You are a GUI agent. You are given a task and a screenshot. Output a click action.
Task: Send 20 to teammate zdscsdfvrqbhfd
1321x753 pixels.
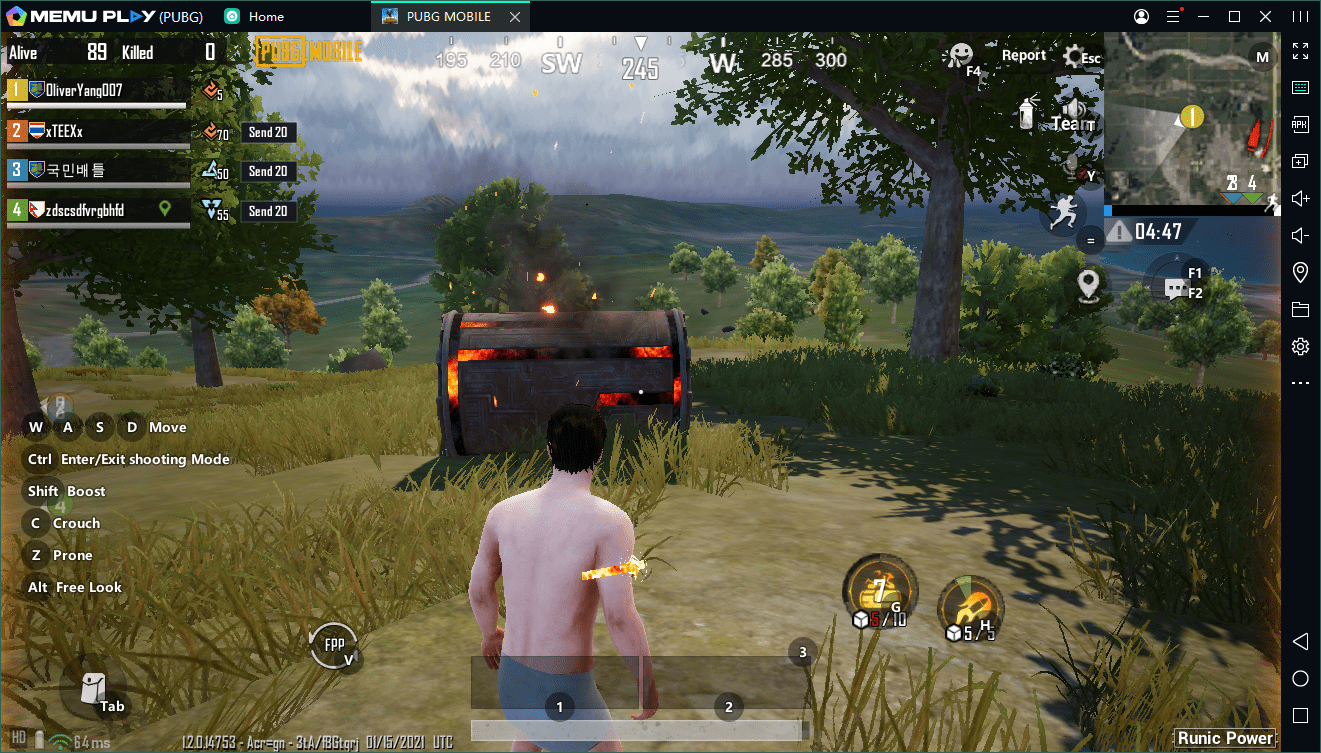tap(268, 211)
